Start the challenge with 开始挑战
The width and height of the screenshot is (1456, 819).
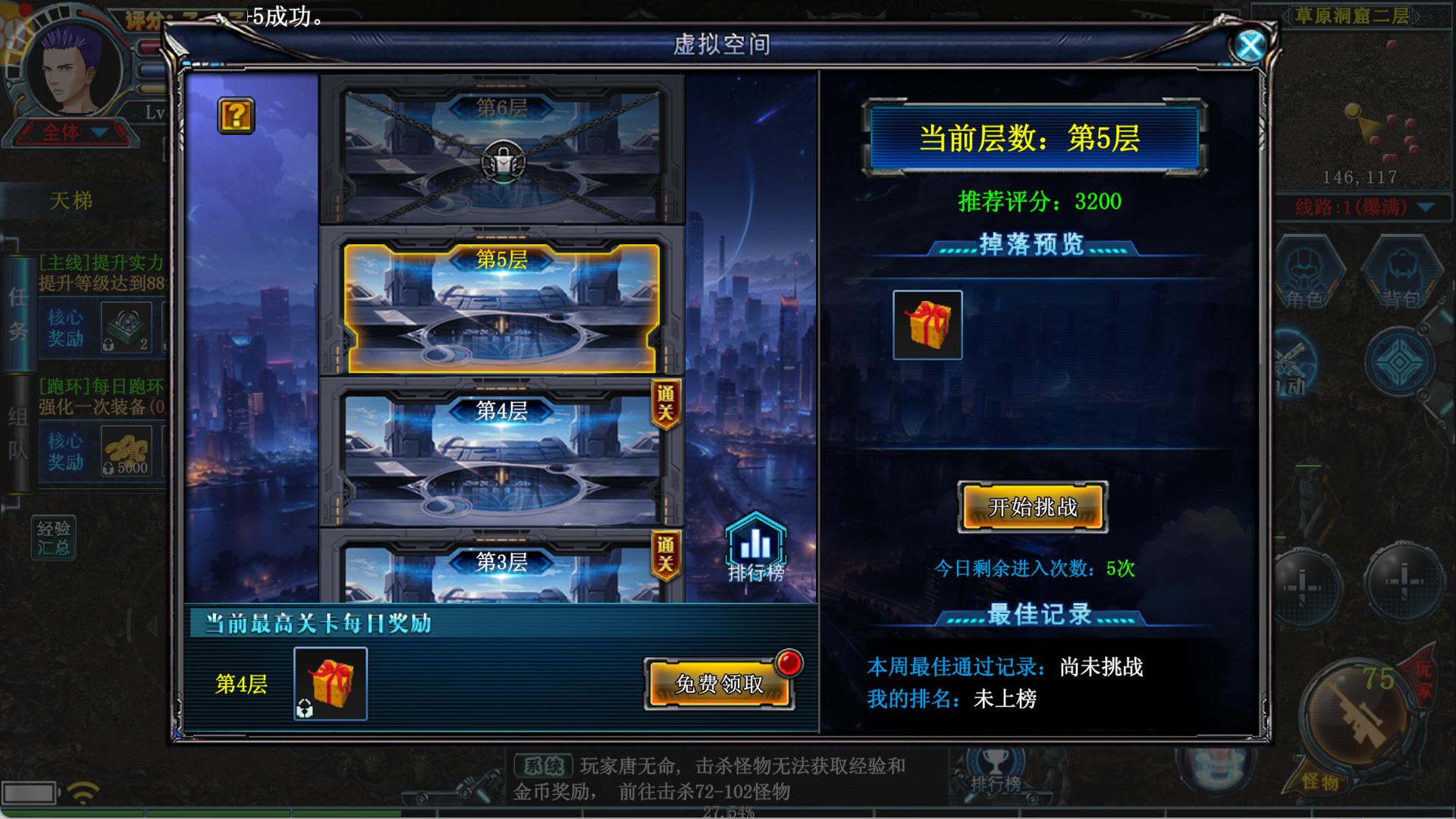pos(1033,507)
